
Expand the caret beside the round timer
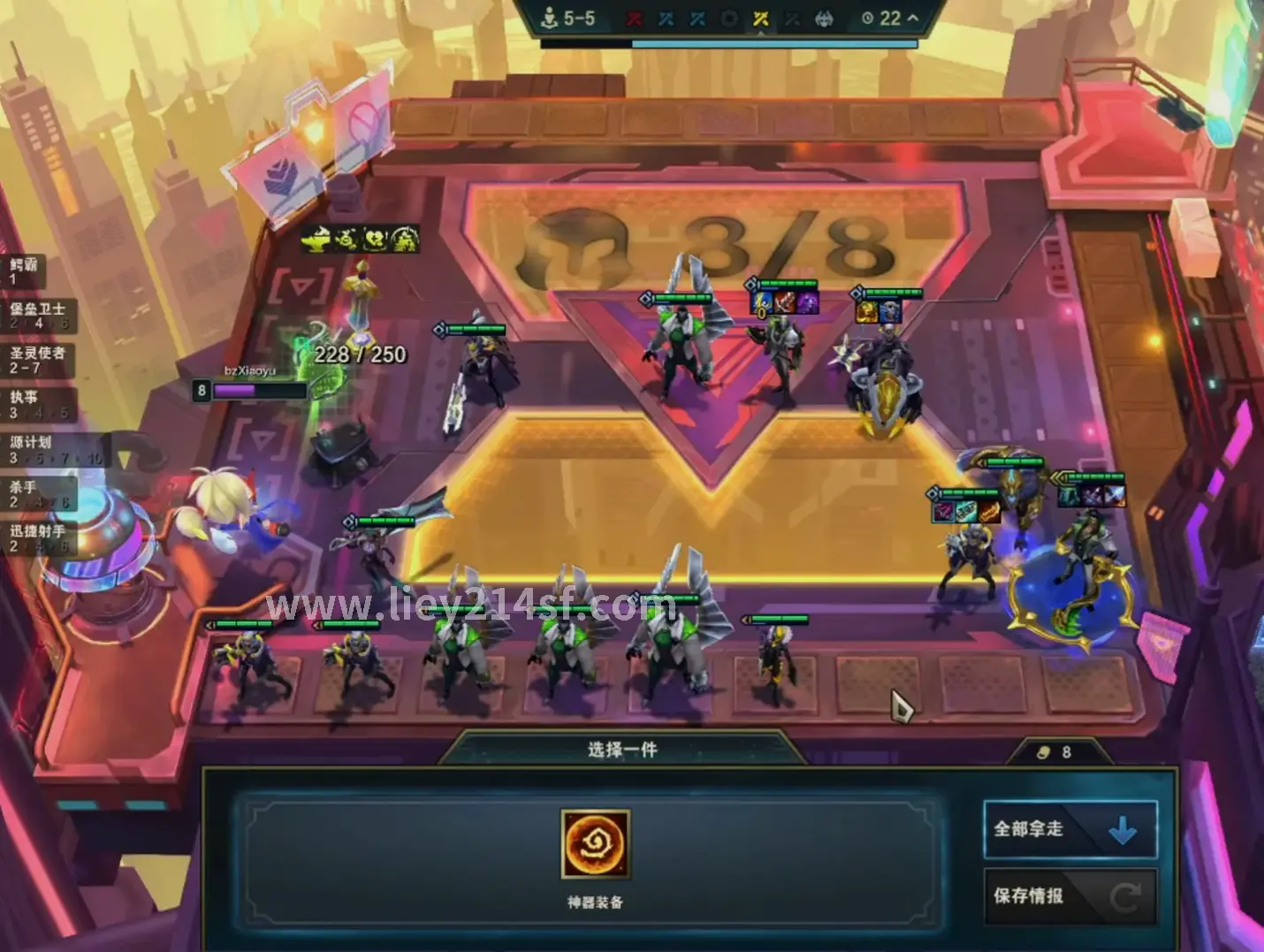pyautogui.click(x=913, y=18)
